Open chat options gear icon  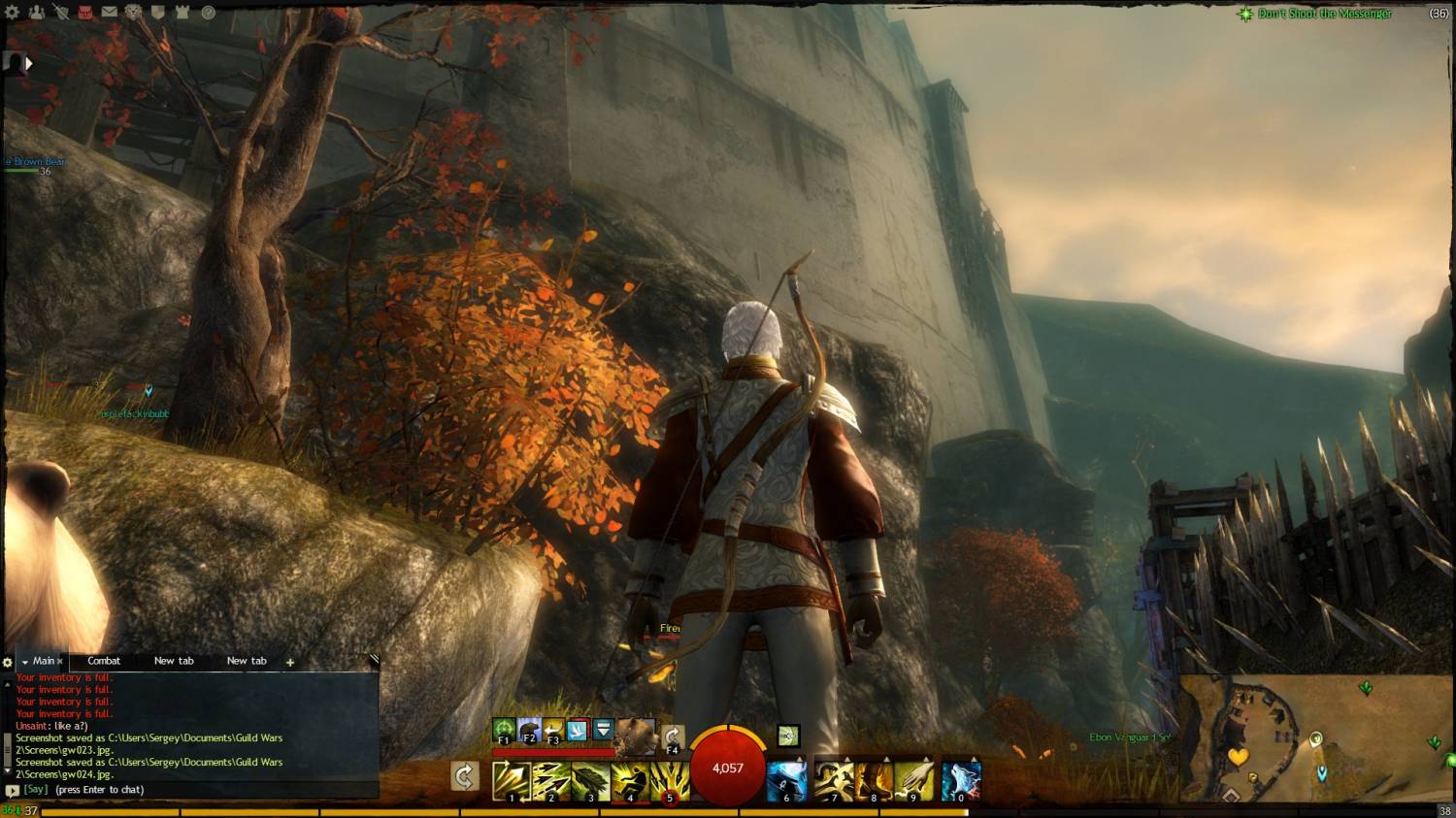click(8, 662)
